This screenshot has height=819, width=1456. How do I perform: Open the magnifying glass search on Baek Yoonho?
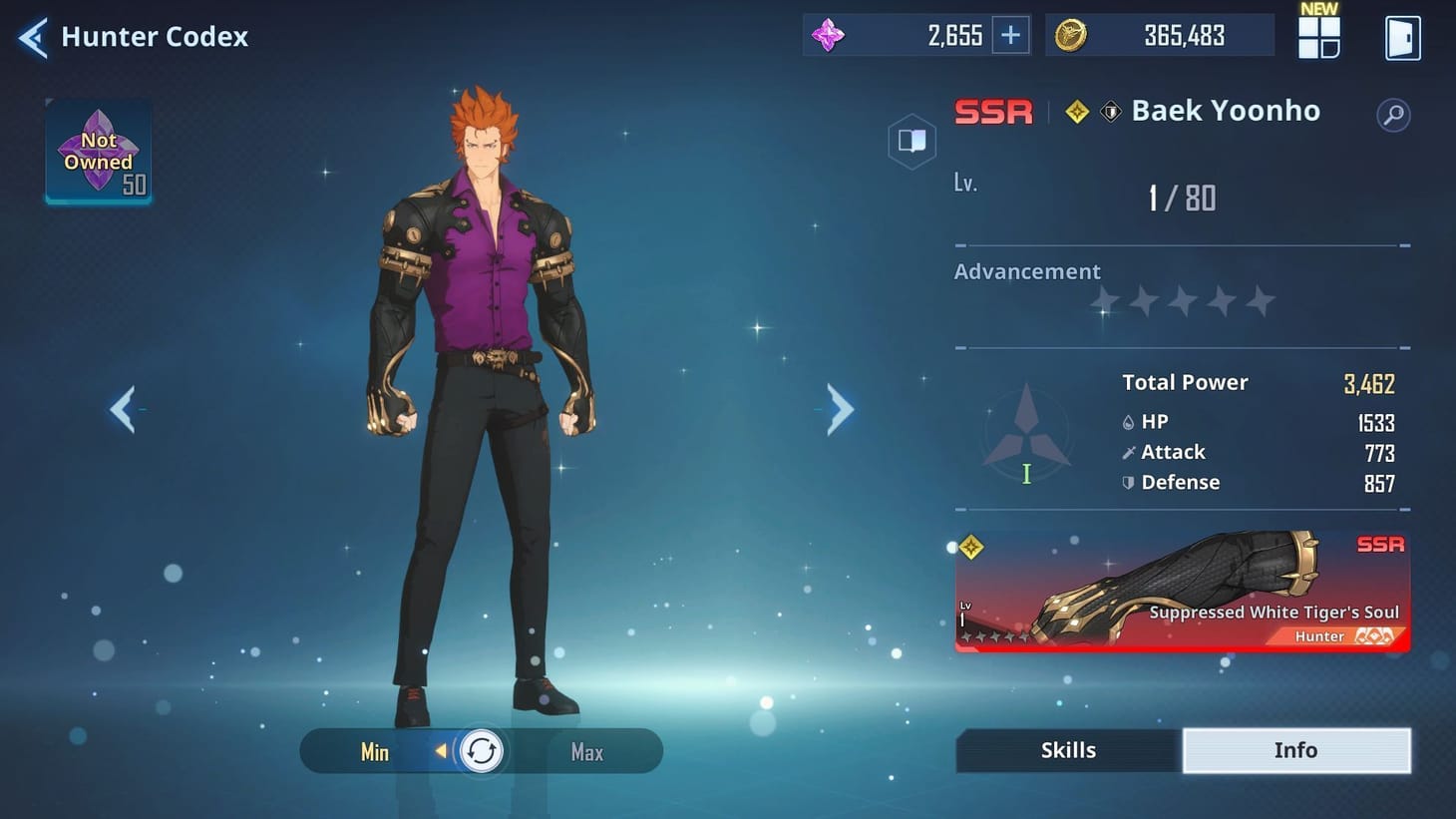click(1393, 115)
